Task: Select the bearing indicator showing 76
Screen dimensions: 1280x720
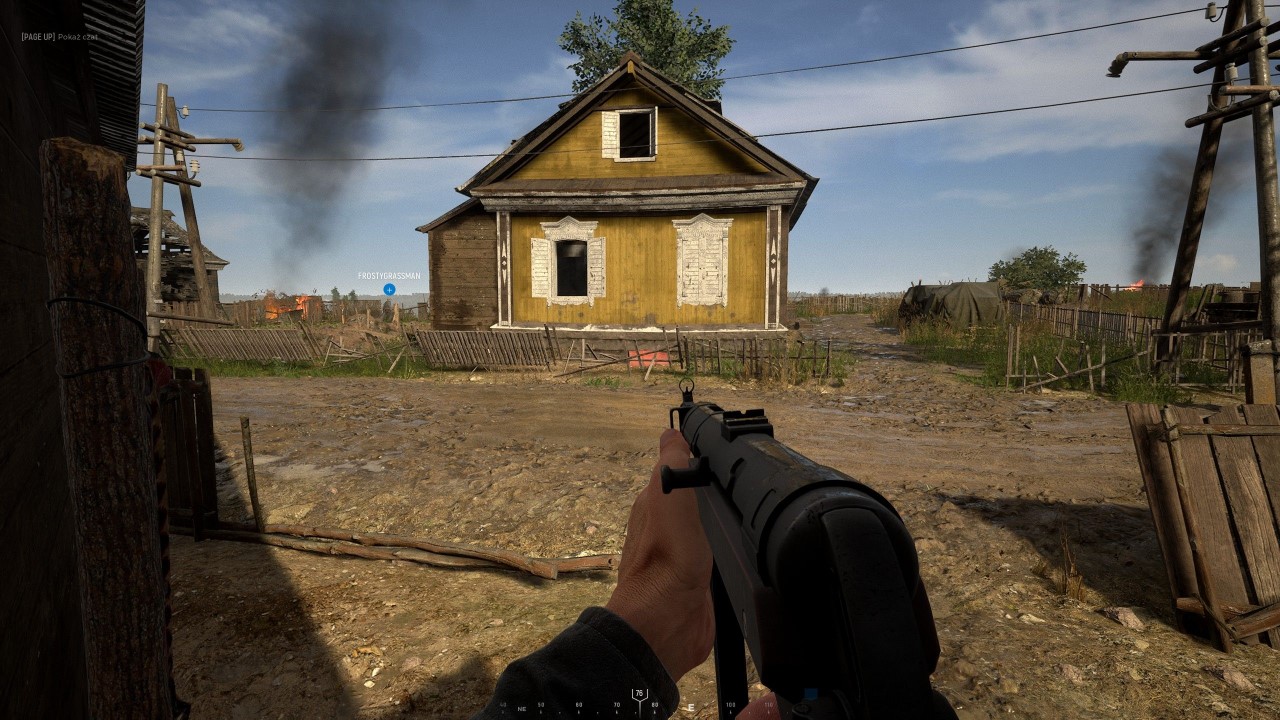Action: point(640,691)
